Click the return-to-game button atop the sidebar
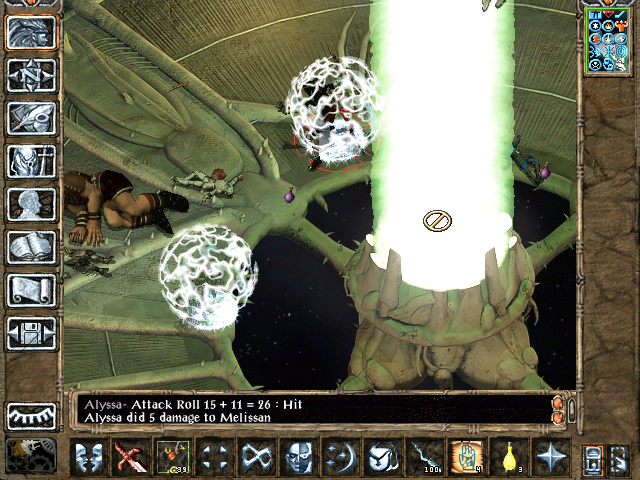This screenshot has height=480, width=640. pyautogui.click(x=30, y=32)
